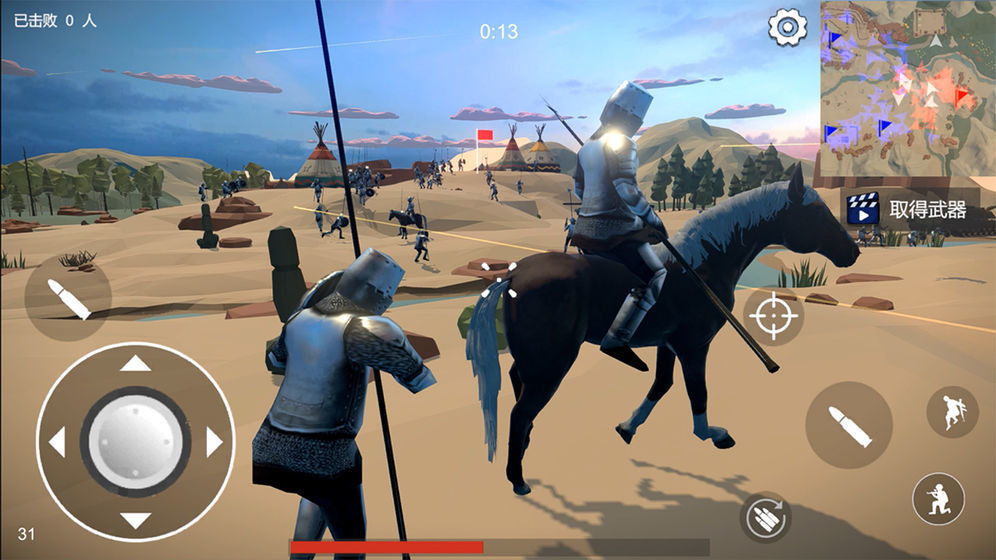This screenshot has height=560, width=996.
Task: Click the running soldier jump icon
Action: 950,411
